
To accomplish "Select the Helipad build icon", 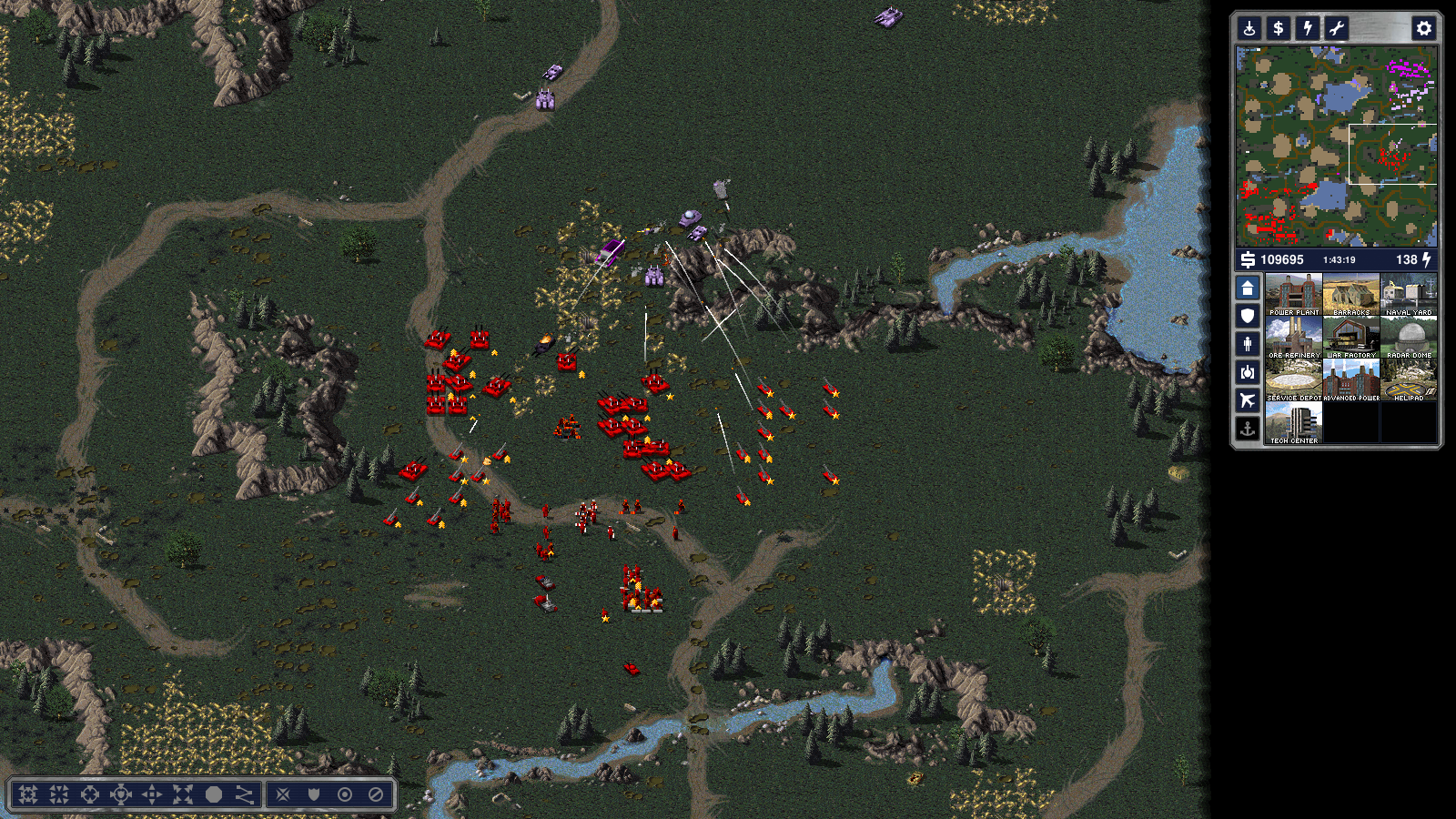I will (1409, 380).
